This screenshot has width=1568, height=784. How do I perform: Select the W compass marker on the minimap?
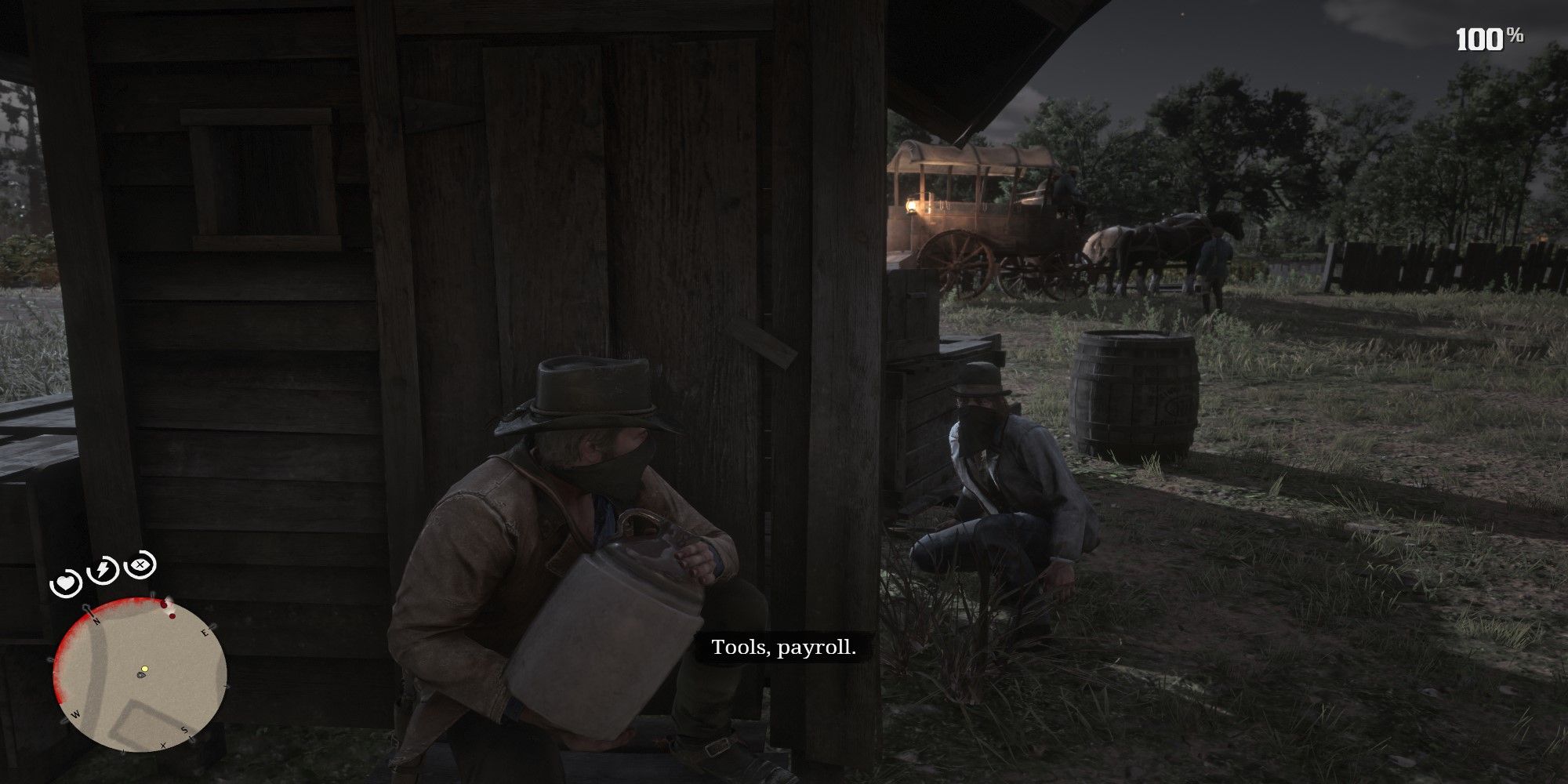pyautogui.click(x=75, y=715)
